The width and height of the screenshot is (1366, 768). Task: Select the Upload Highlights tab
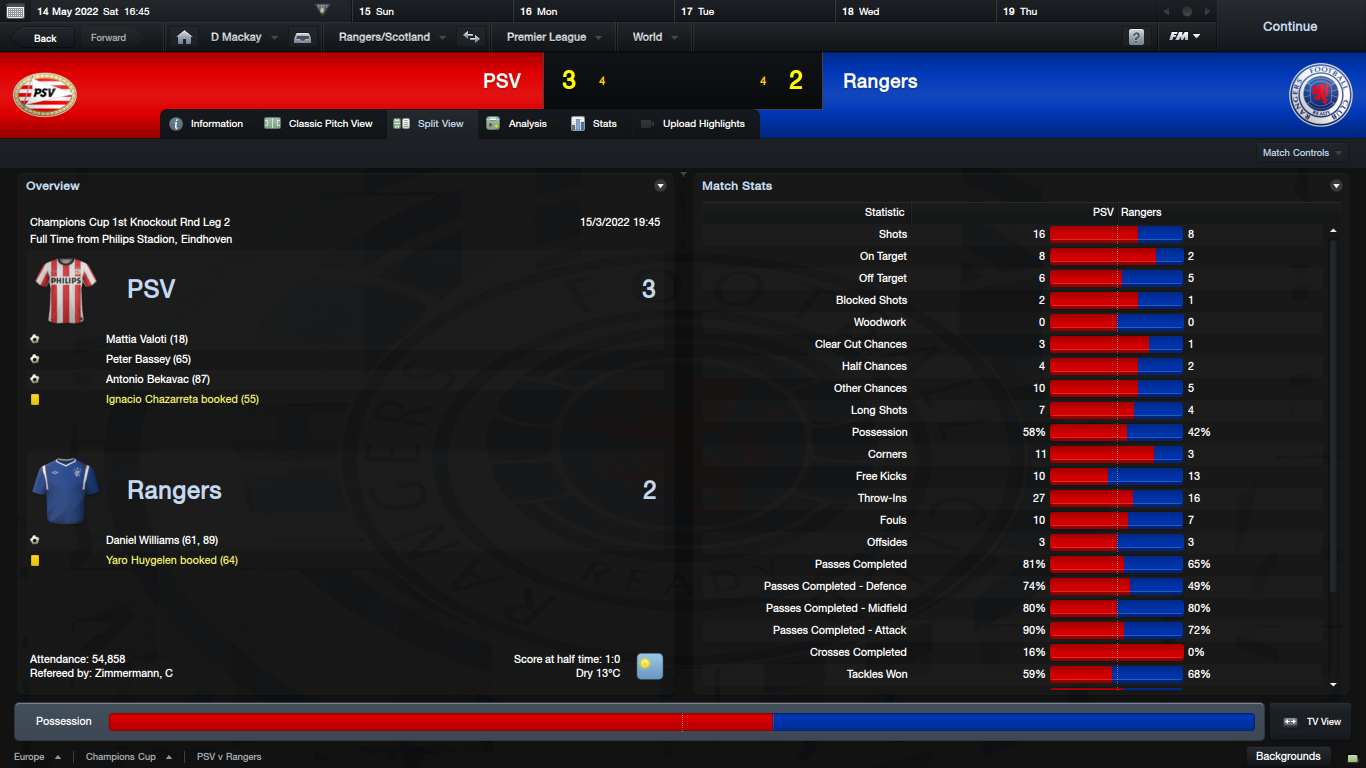(693, 124)
